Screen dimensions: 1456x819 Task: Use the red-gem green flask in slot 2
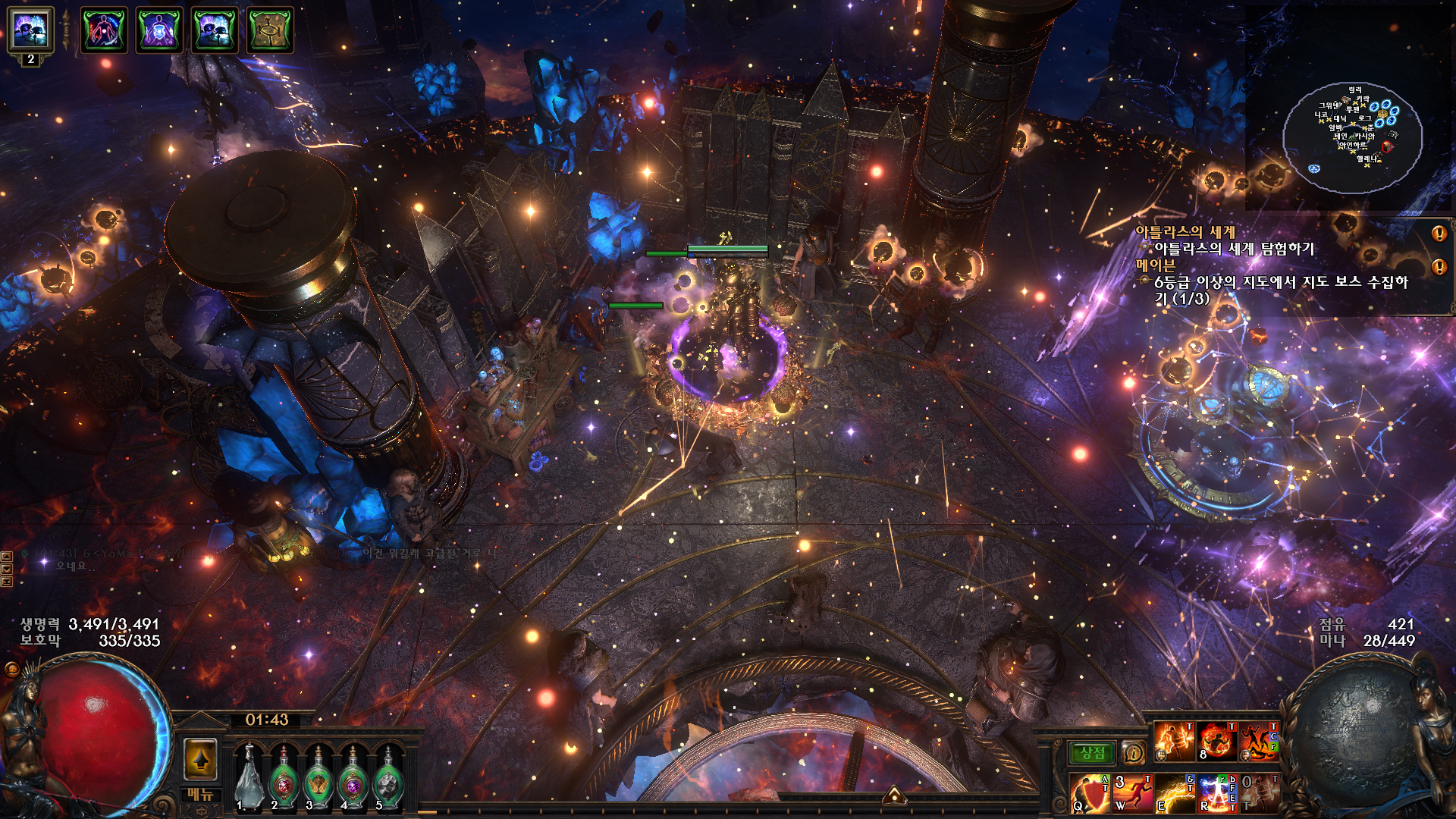coord(284,777)
